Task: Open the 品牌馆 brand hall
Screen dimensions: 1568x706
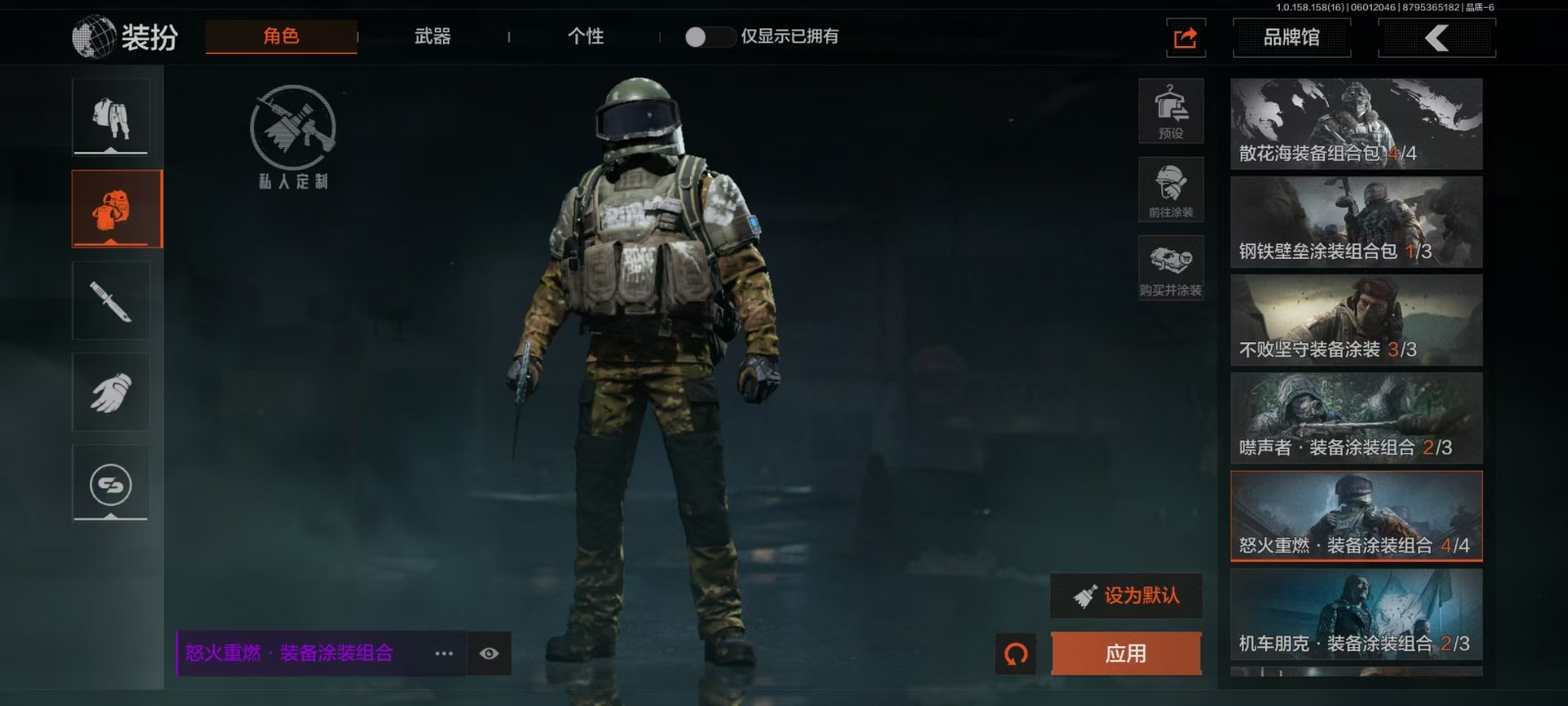Action: (x=1291, y=38)
